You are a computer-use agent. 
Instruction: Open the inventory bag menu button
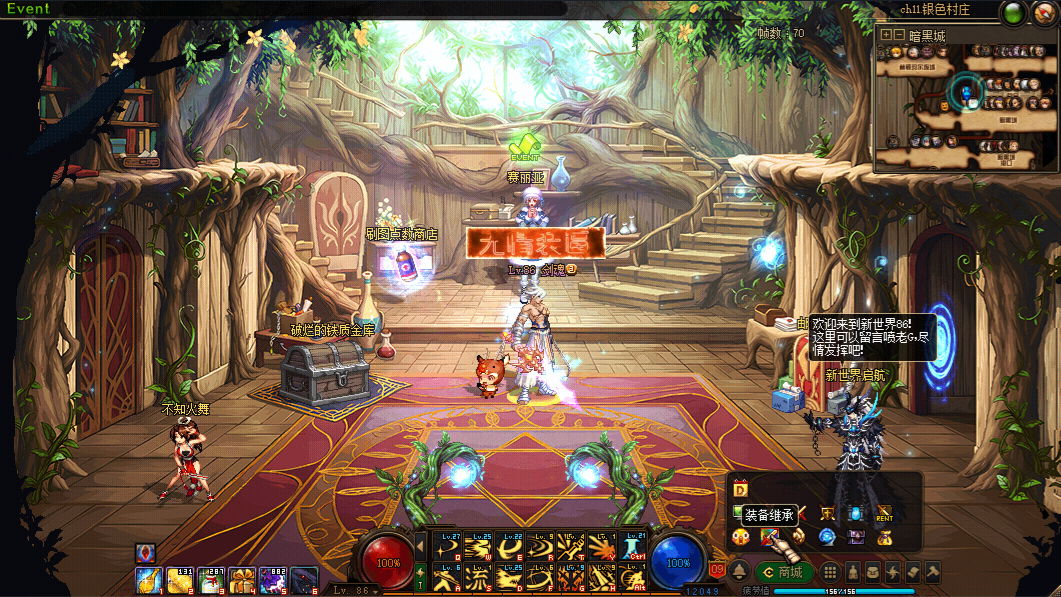(873, 572)
